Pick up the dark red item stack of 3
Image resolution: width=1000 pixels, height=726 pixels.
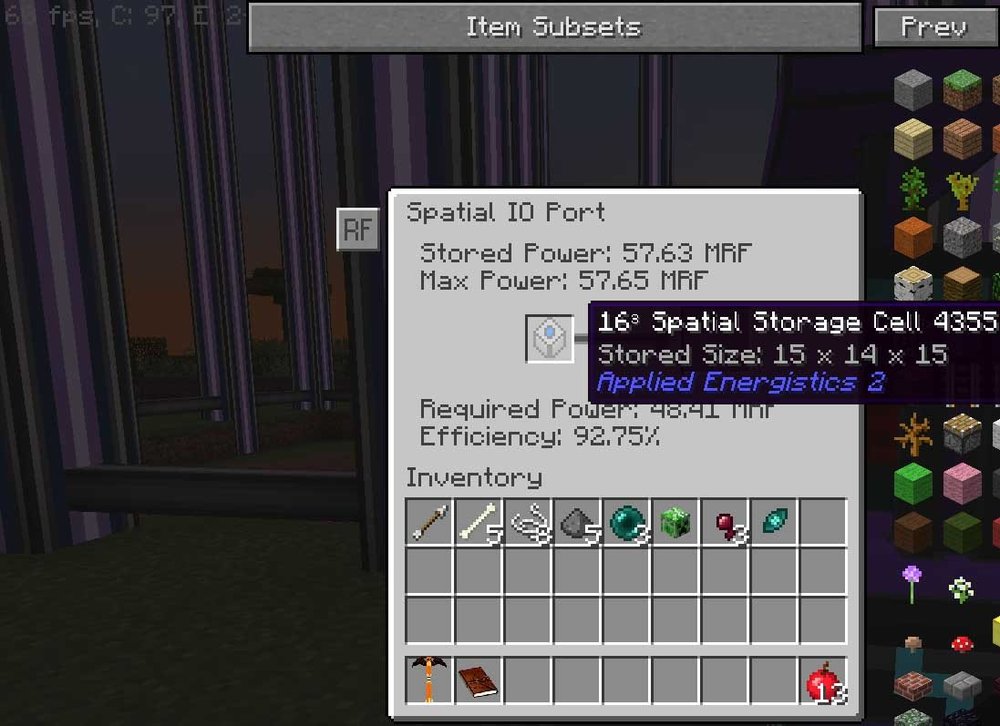(x=724, y=523)
